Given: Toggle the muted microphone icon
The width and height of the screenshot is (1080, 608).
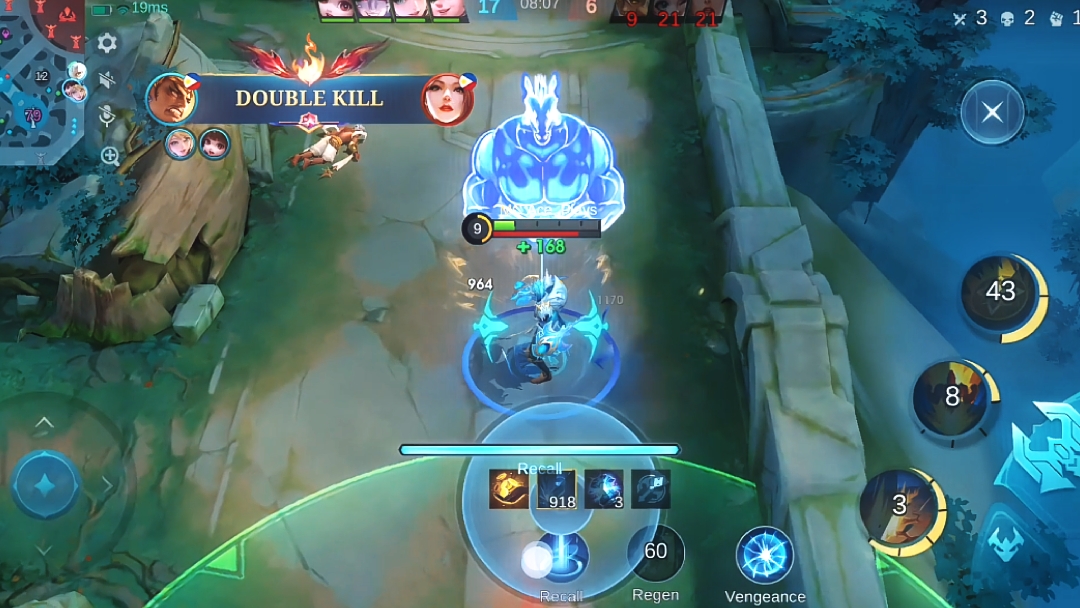Looking at the screenshot, I should point(107,117).
